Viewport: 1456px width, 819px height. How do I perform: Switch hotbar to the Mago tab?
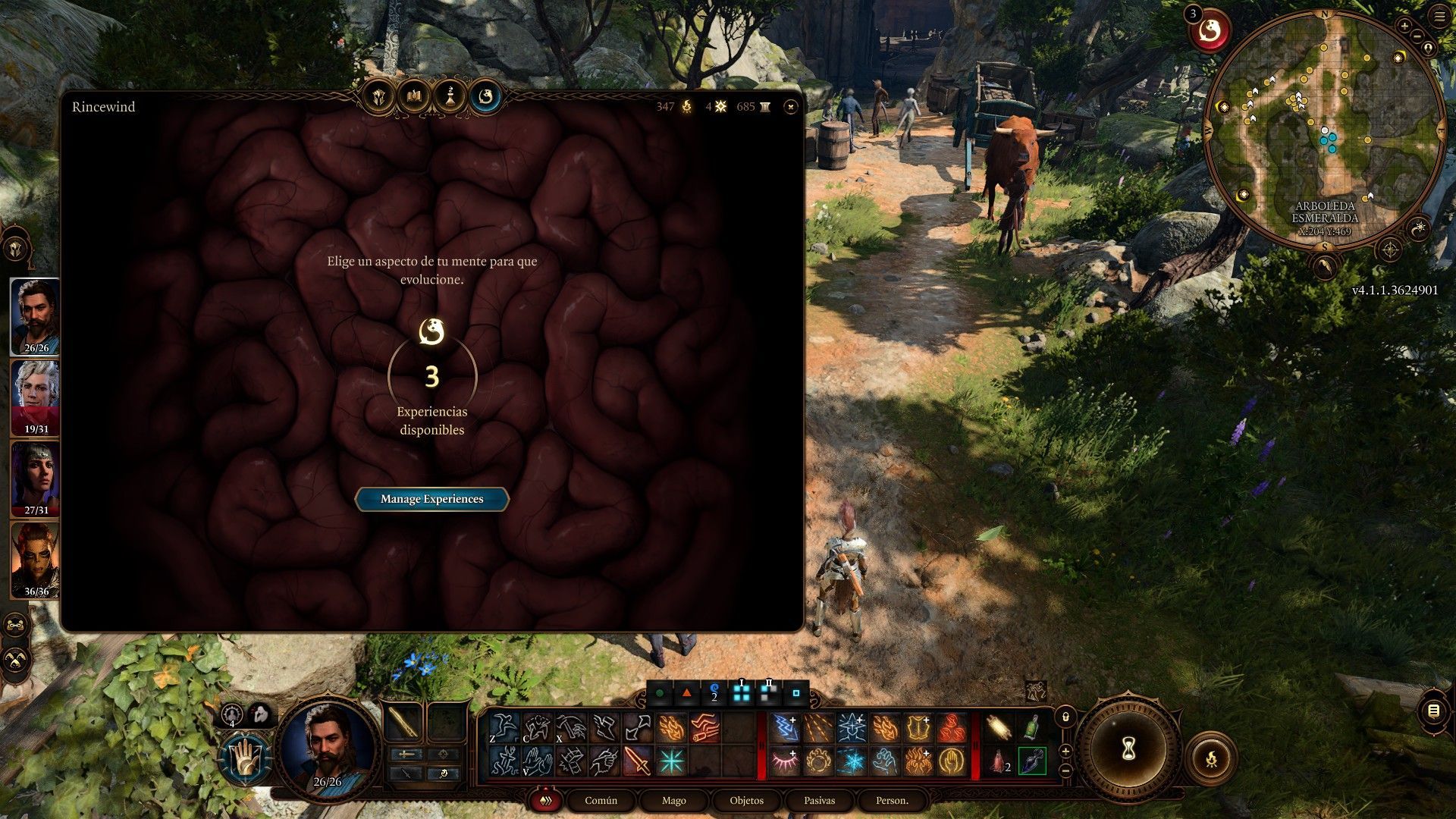click(673, 801)
